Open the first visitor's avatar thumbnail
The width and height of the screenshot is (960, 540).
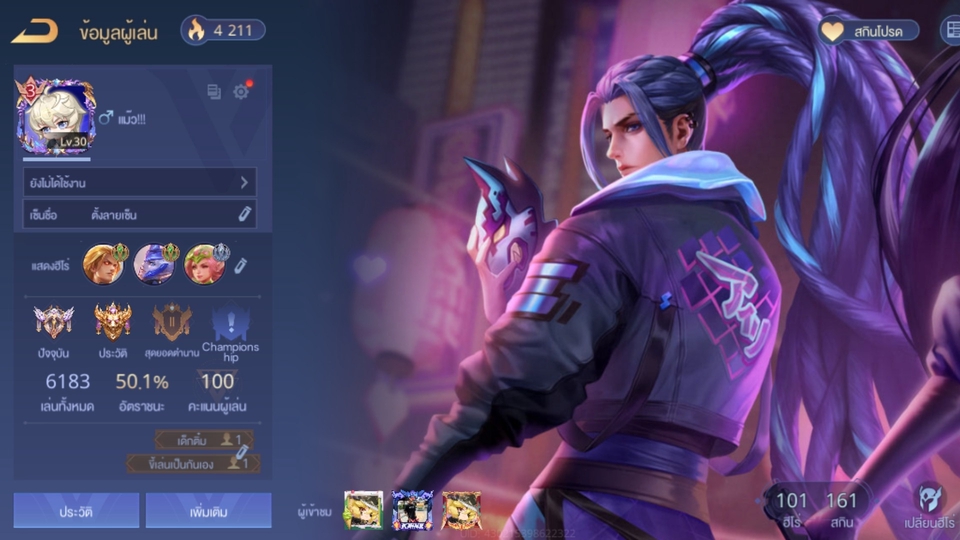point(363,510)
